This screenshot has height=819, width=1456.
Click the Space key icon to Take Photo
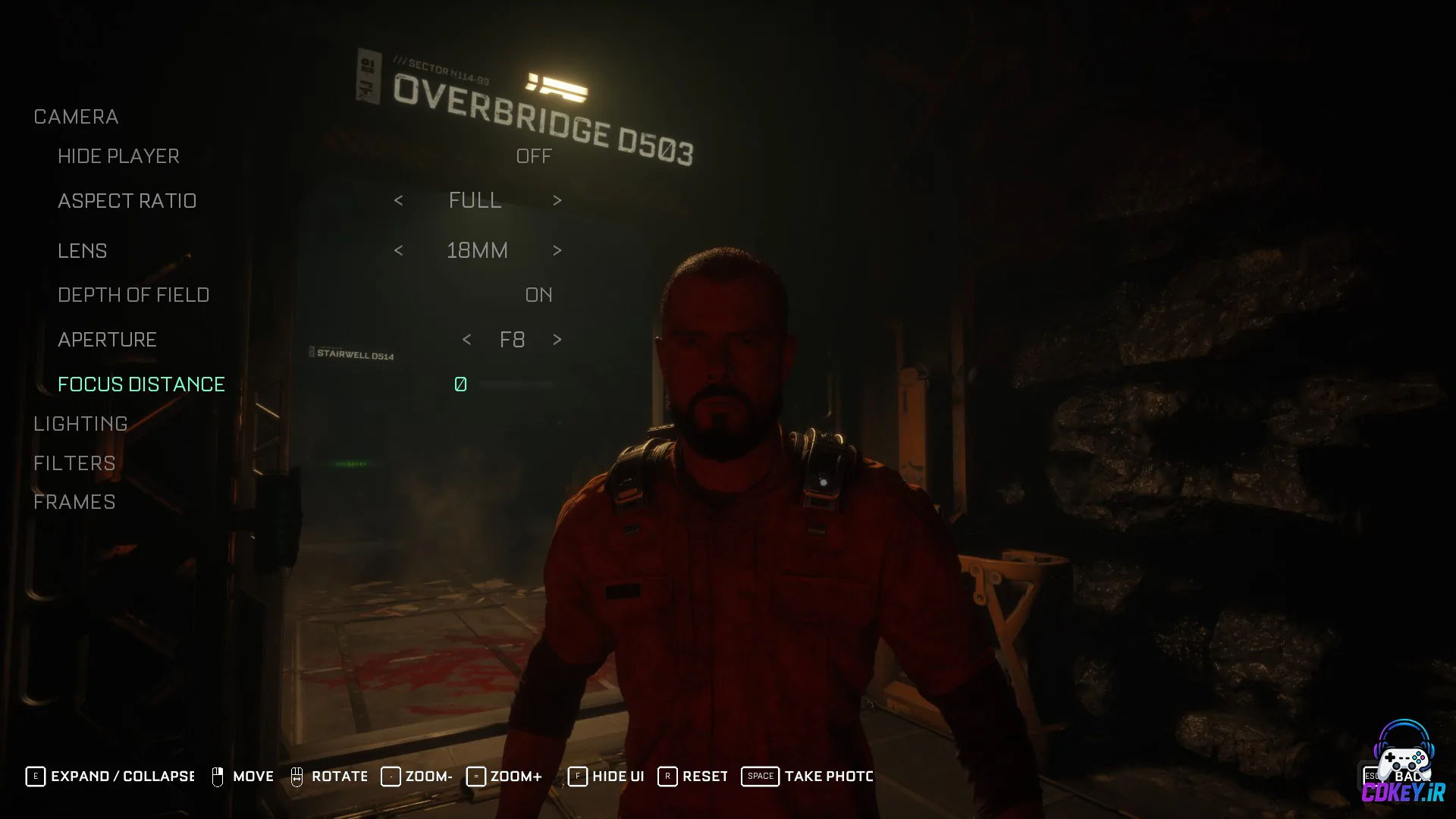coord(760,776)
